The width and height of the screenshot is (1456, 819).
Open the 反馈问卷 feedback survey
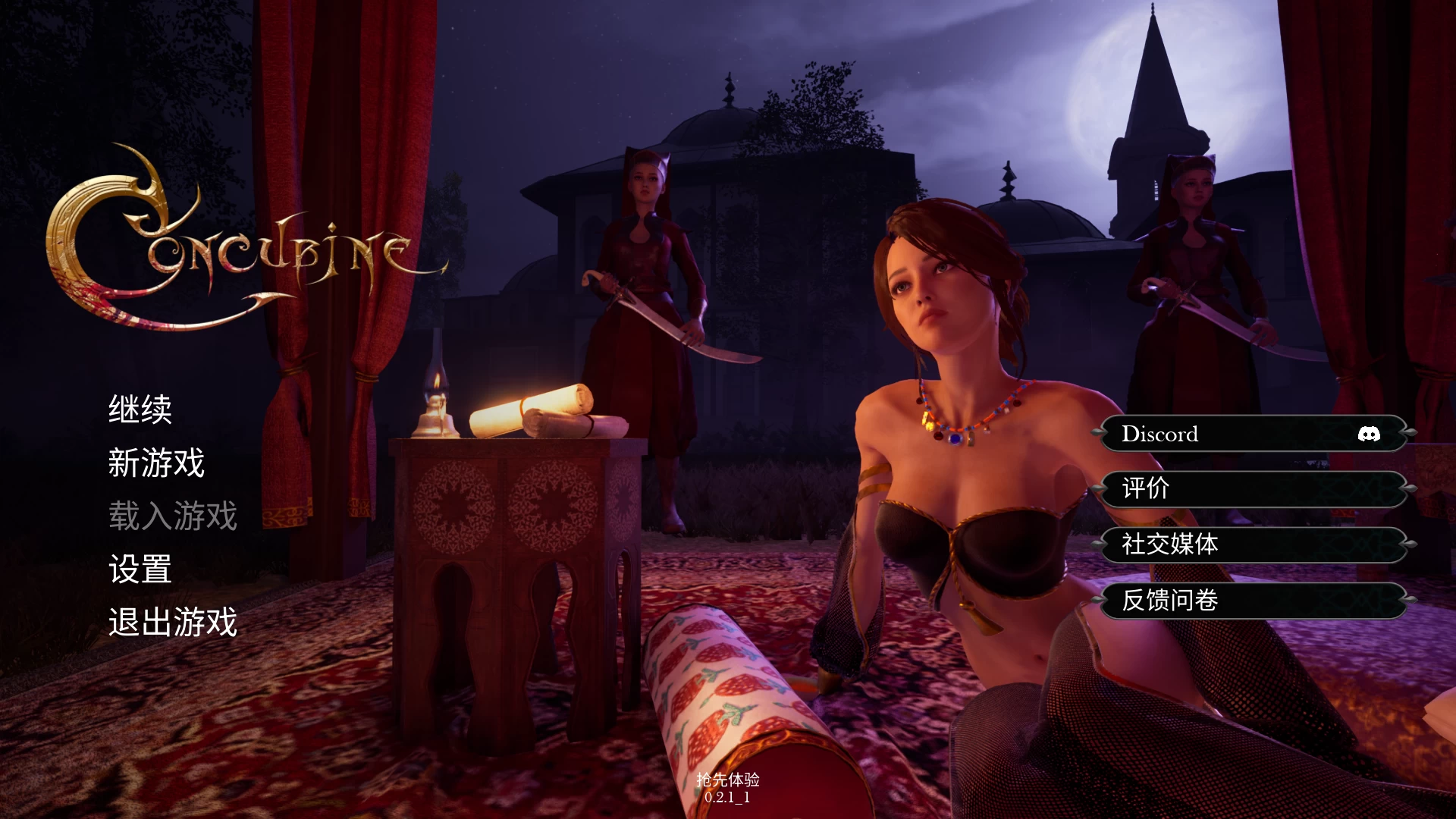(x=1251, y=599)
